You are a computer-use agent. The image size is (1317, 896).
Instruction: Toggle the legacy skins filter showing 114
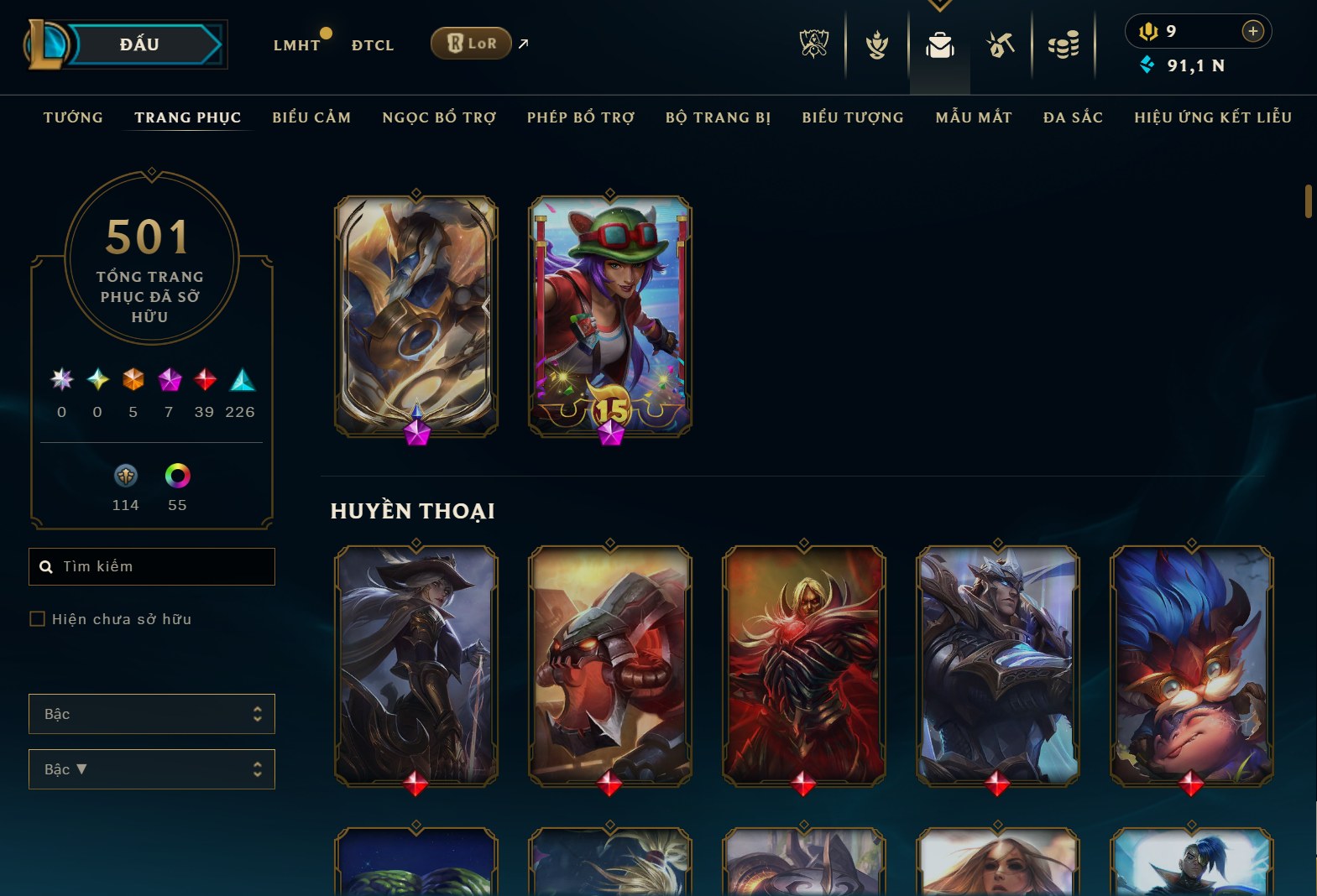(125, 477)
